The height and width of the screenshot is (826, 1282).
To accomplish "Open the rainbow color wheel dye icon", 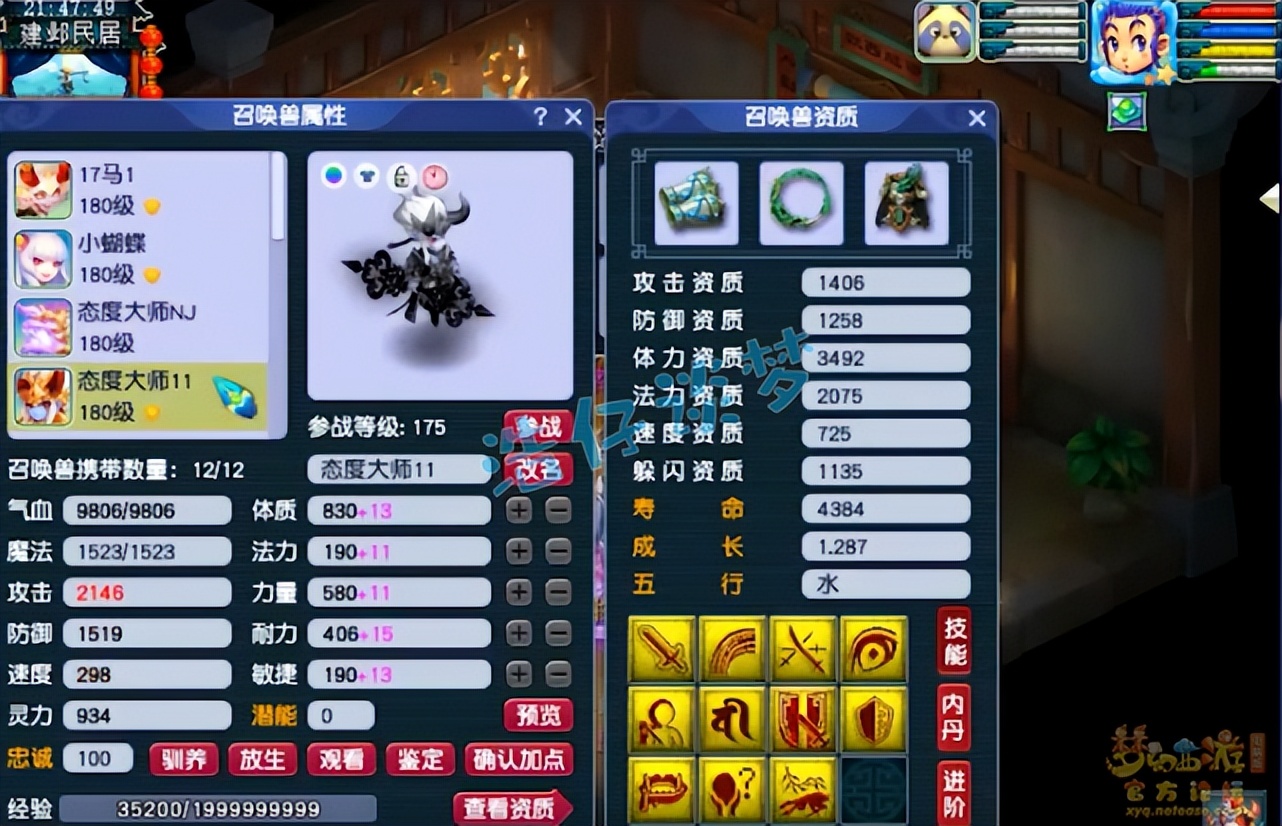I will [x=333, y=174].
